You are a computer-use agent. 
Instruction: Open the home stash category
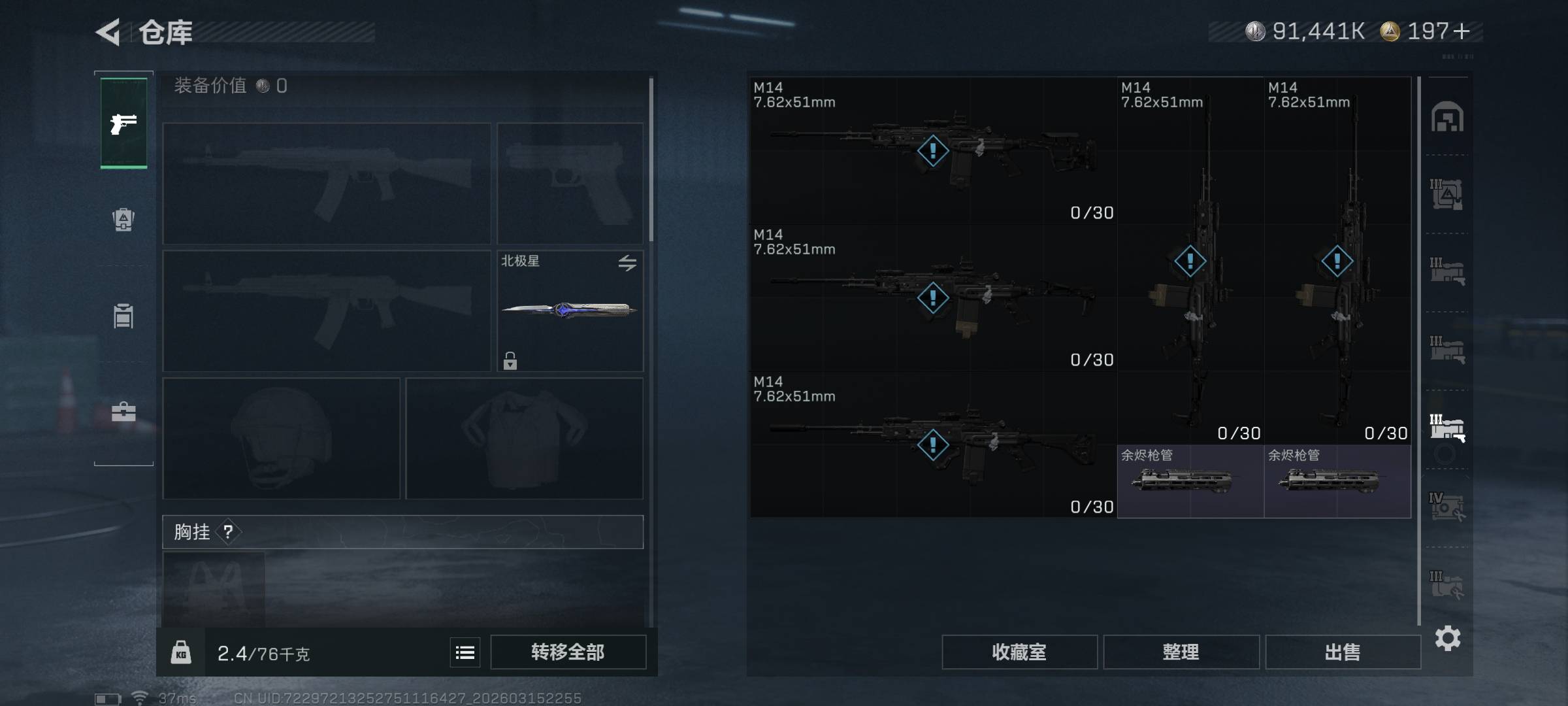tap(1447, 118)
